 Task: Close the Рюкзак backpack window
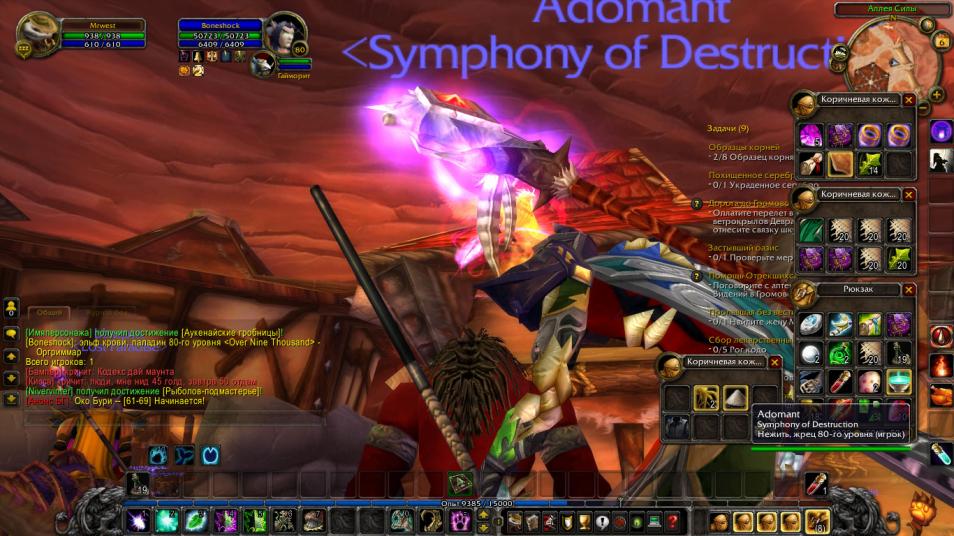coord(909,290)
